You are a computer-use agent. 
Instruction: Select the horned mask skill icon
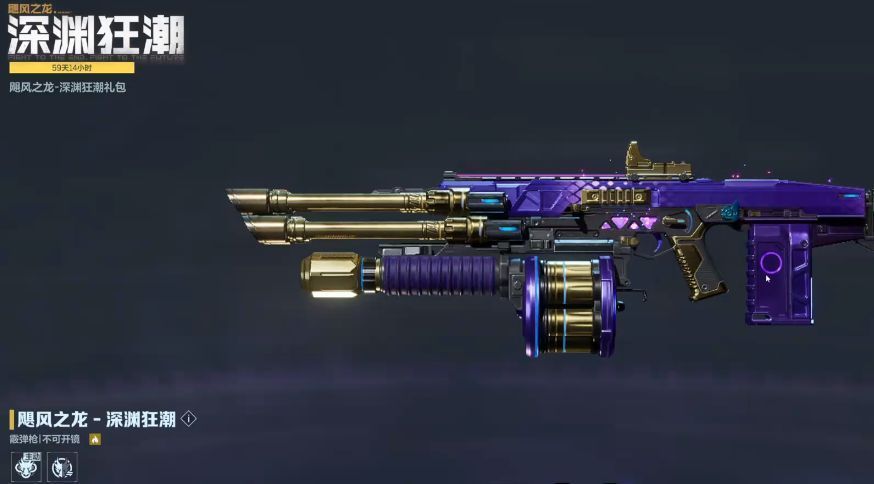(x=61, y=465)
